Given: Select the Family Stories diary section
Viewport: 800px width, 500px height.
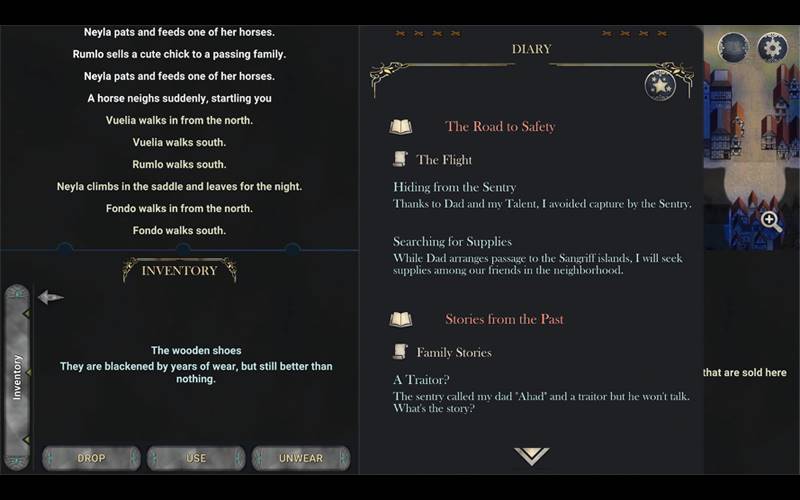Looking at the screenshot, I should [453, 353].
